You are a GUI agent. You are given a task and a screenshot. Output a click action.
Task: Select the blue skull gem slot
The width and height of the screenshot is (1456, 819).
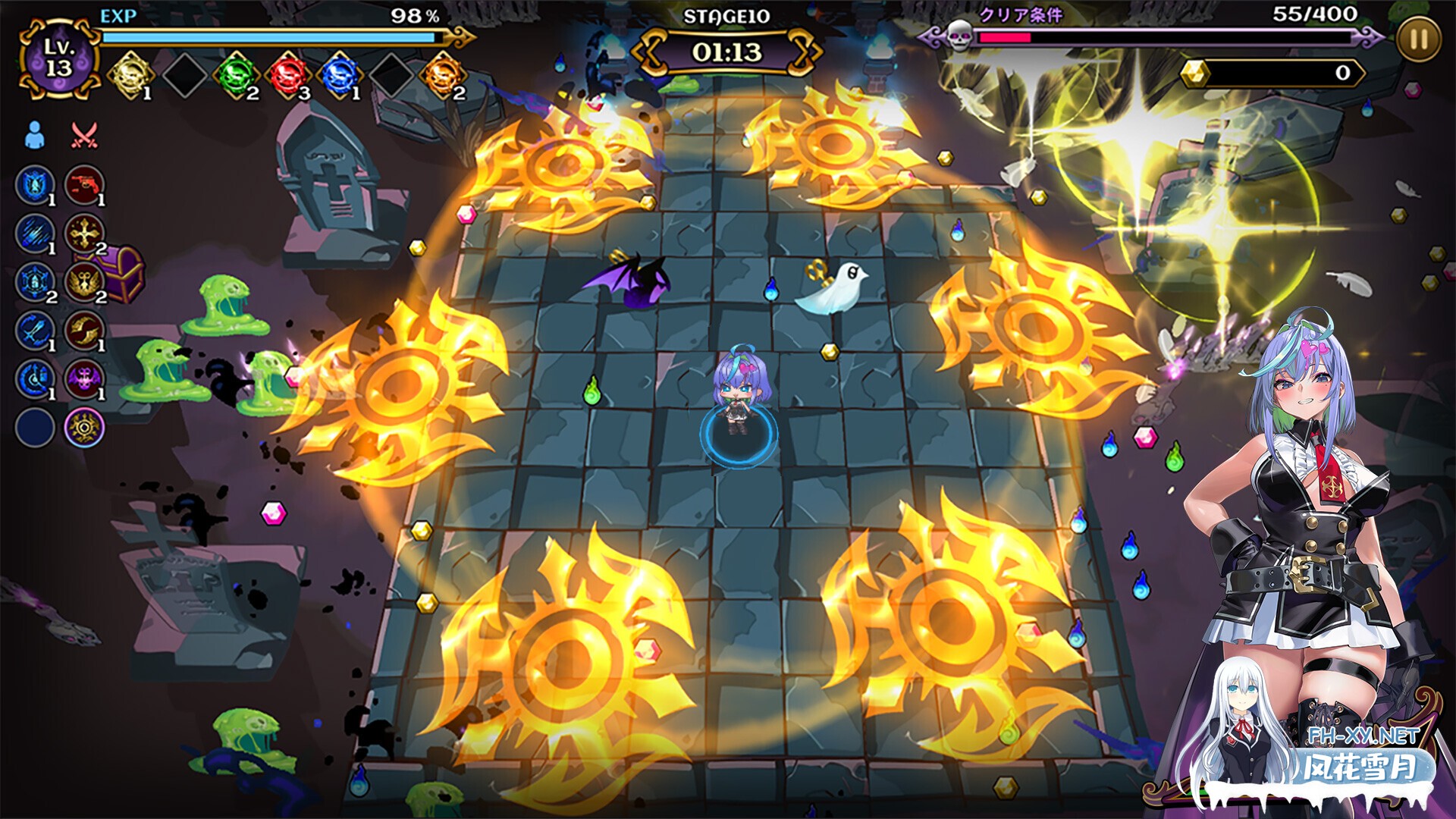pyautogui.click(x=340, y=75)
